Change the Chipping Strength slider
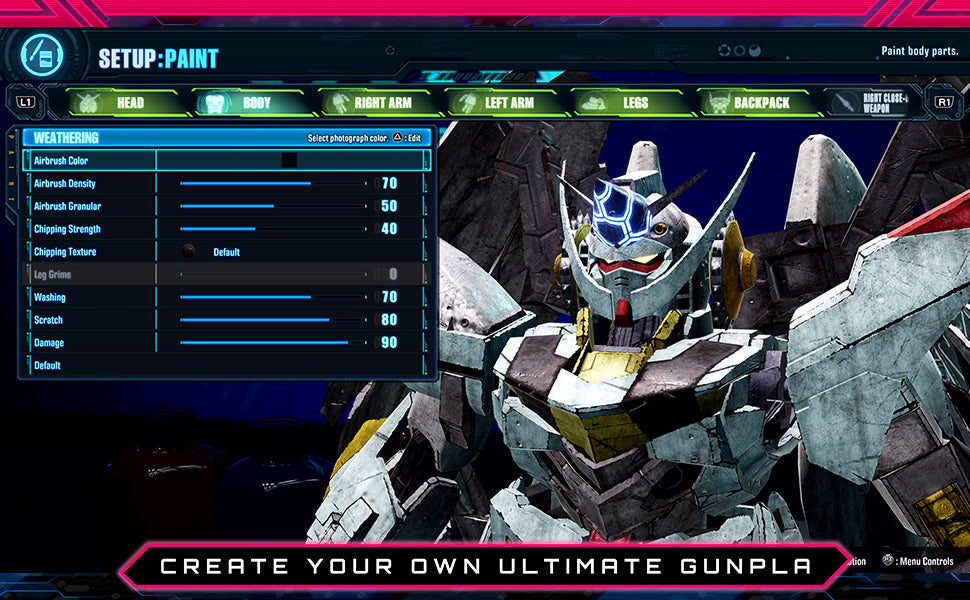This screenshot has height=600, width=970. (x=273, y=229)
